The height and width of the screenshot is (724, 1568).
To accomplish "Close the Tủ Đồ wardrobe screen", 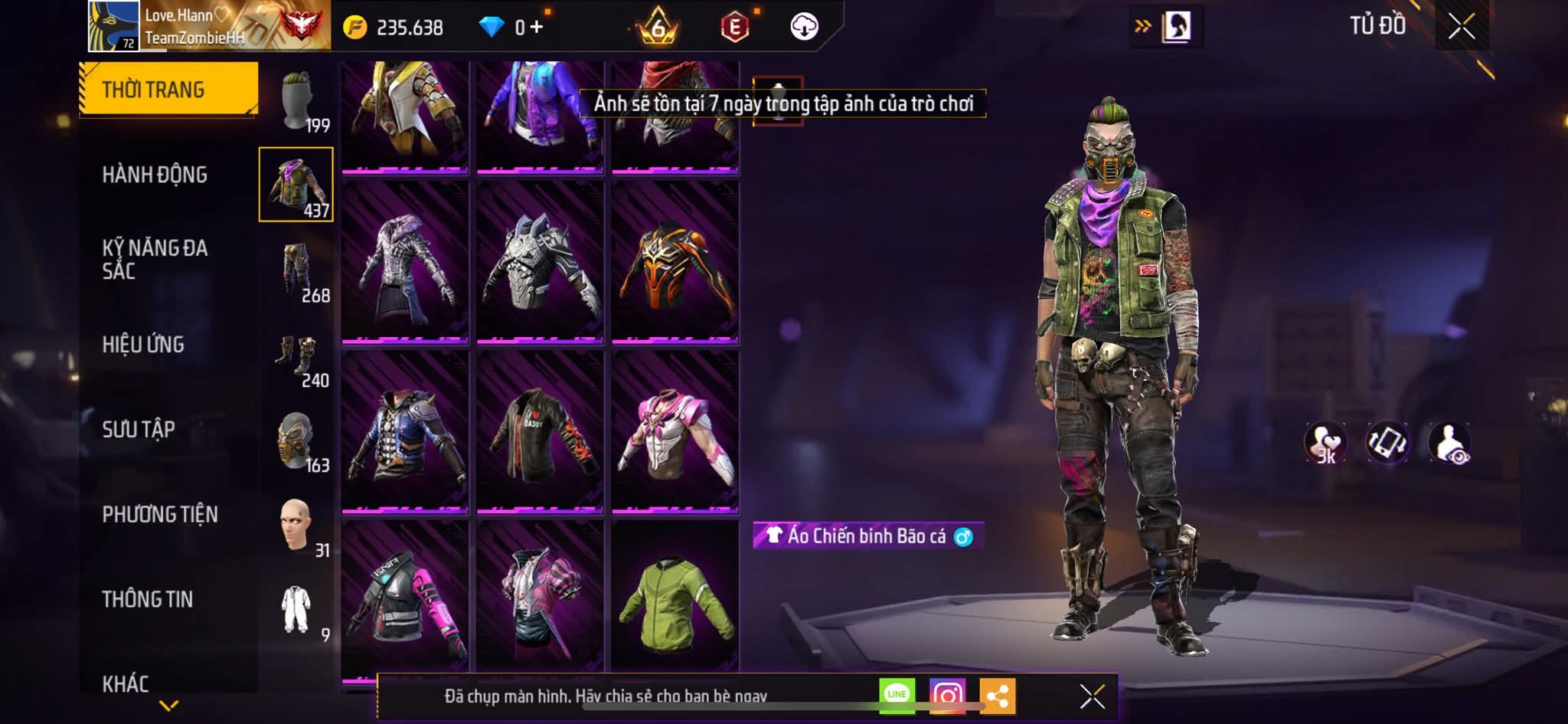I will (1461, 27).
